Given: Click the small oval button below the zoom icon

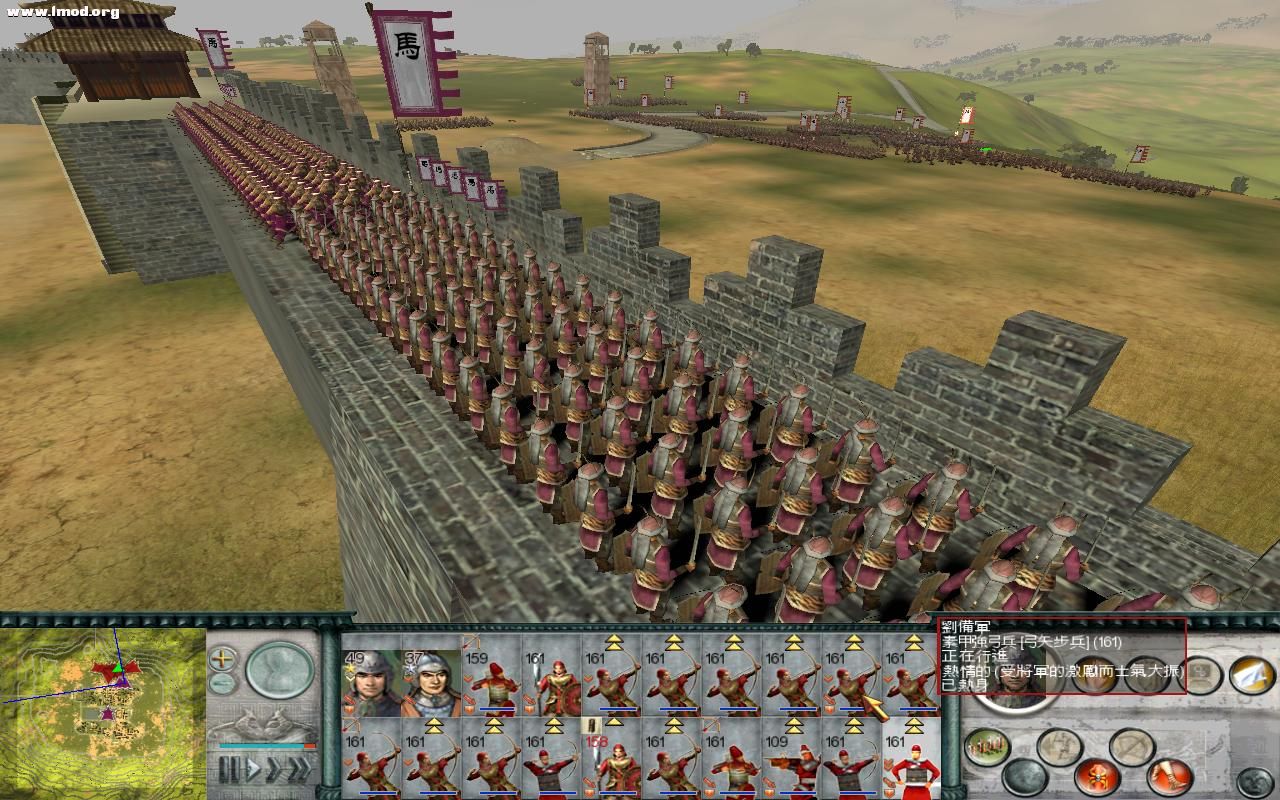Looking at the screenshot, I should (x=221, y=682).
